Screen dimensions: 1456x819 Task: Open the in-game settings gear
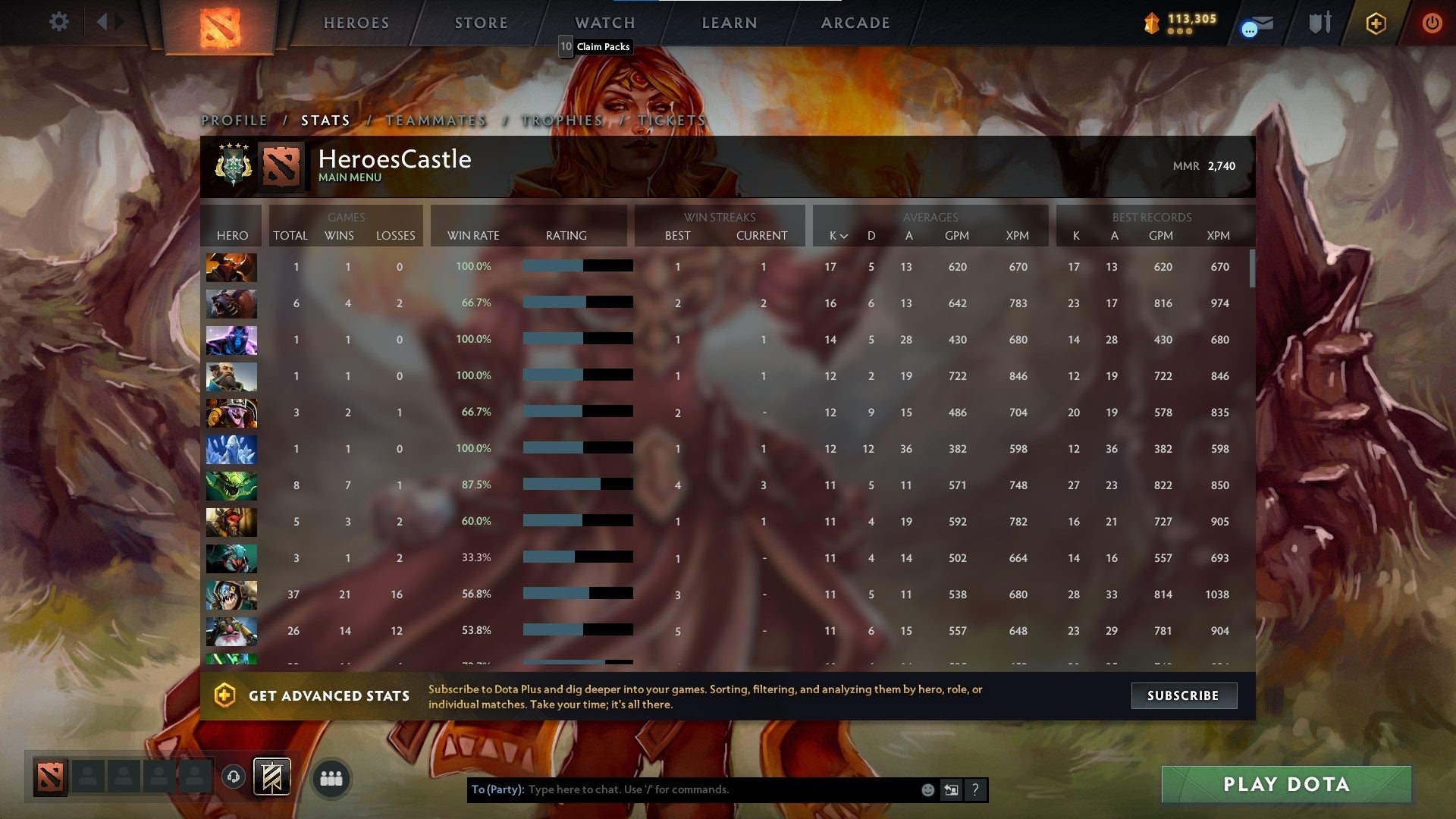[x=59, y=22]
